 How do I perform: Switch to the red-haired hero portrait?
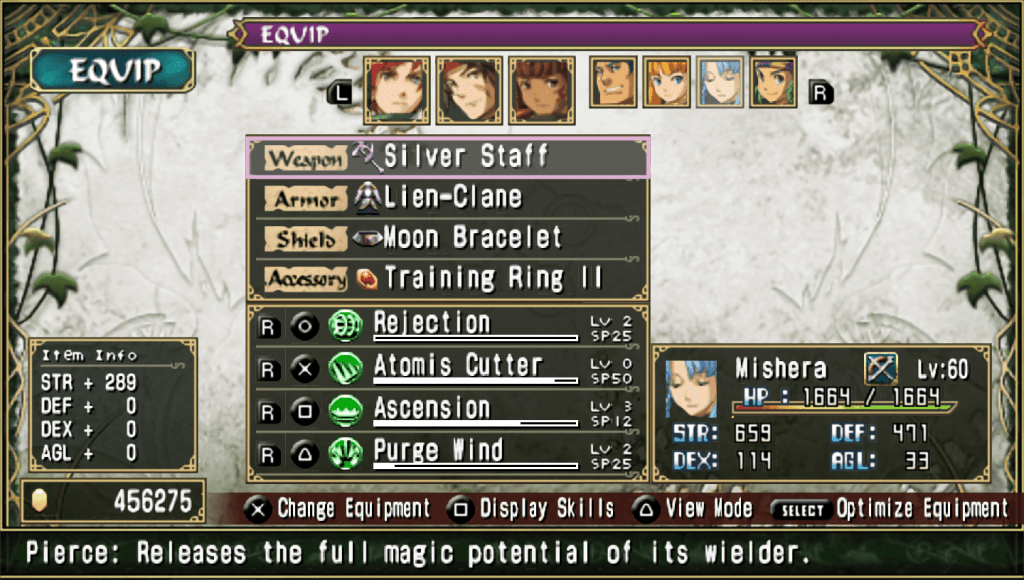point(397,90)
